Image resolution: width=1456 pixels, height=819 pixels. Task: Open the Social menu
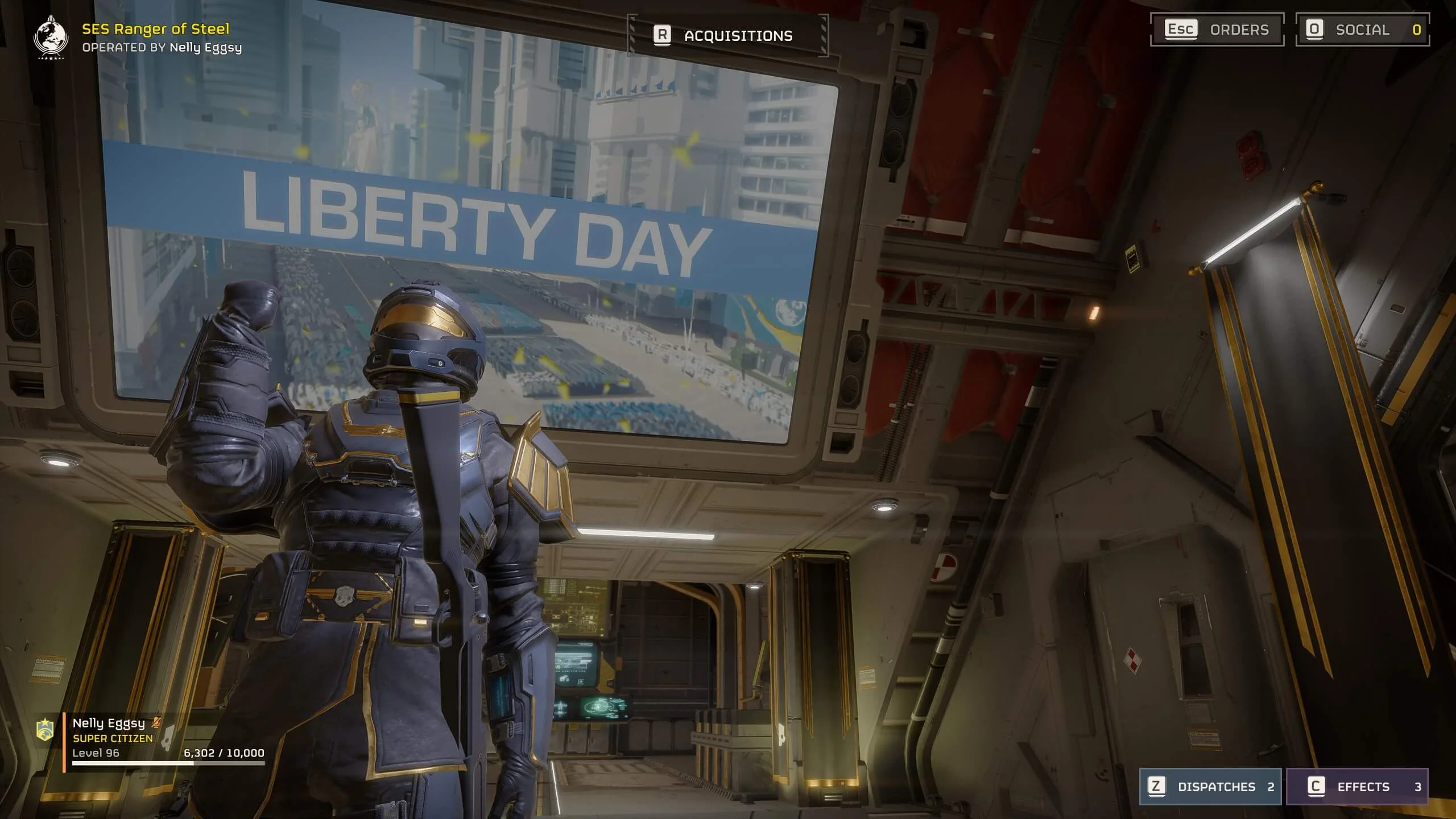pos(1362,30)
